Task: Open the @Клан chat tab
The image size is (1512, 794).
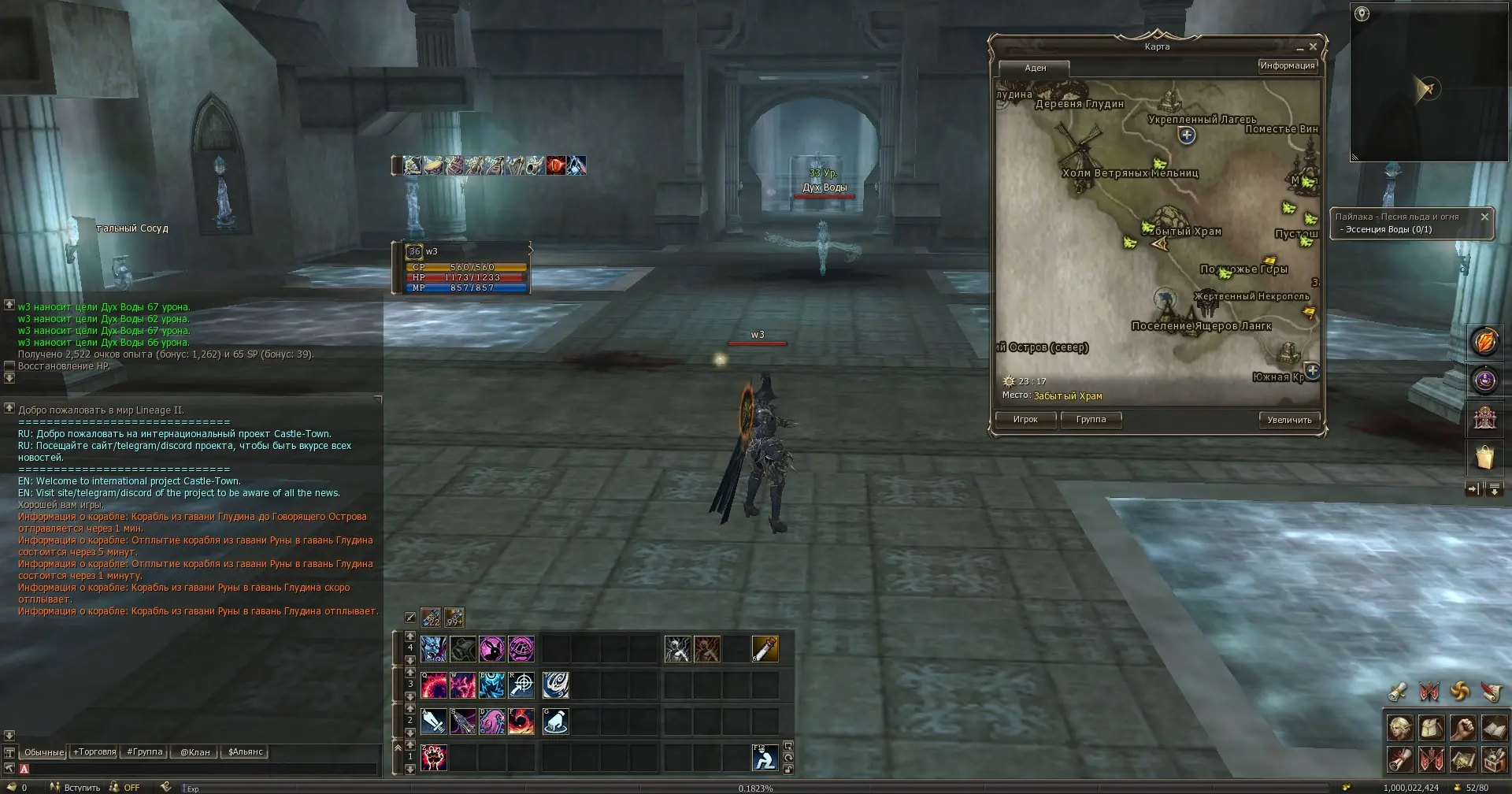Action: [195, 752]
